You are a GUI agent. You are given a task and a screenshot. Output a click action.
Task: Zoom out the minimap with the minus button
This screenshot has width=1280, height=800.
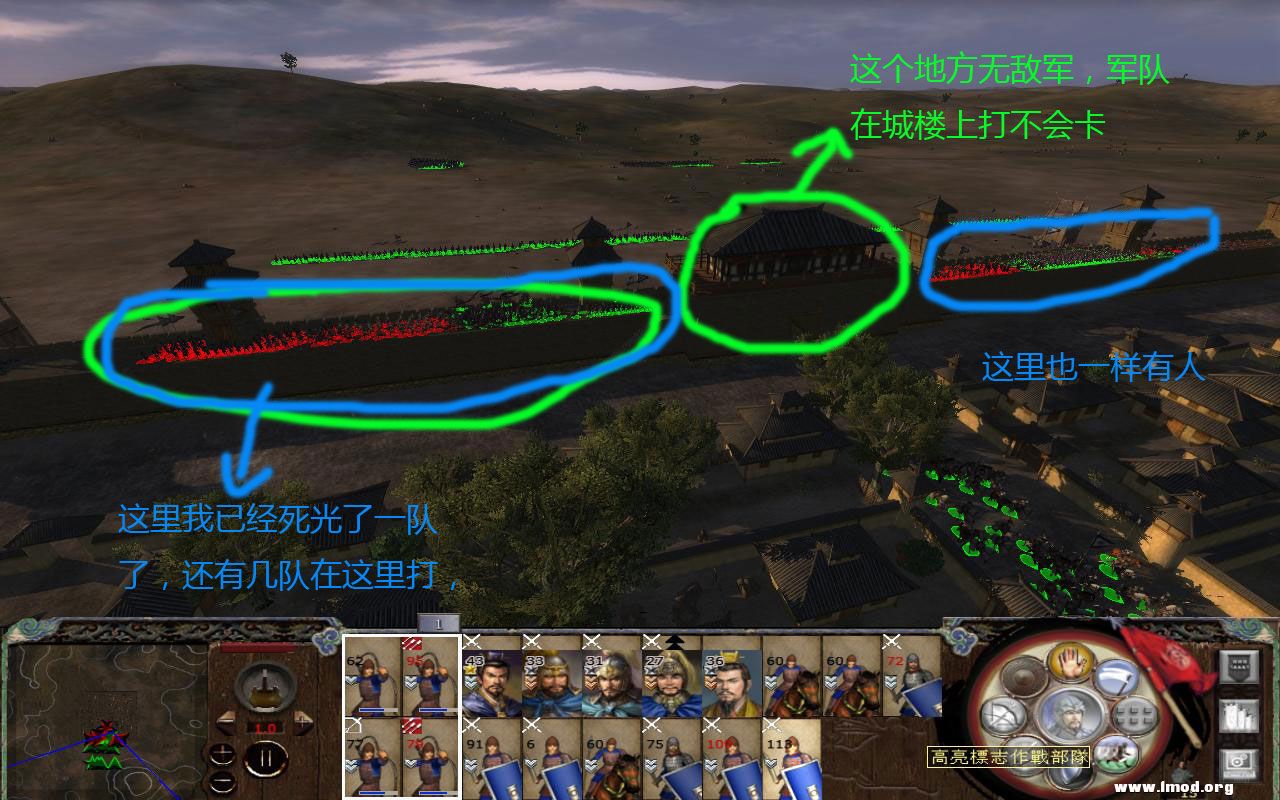click(x=223, y=781)
